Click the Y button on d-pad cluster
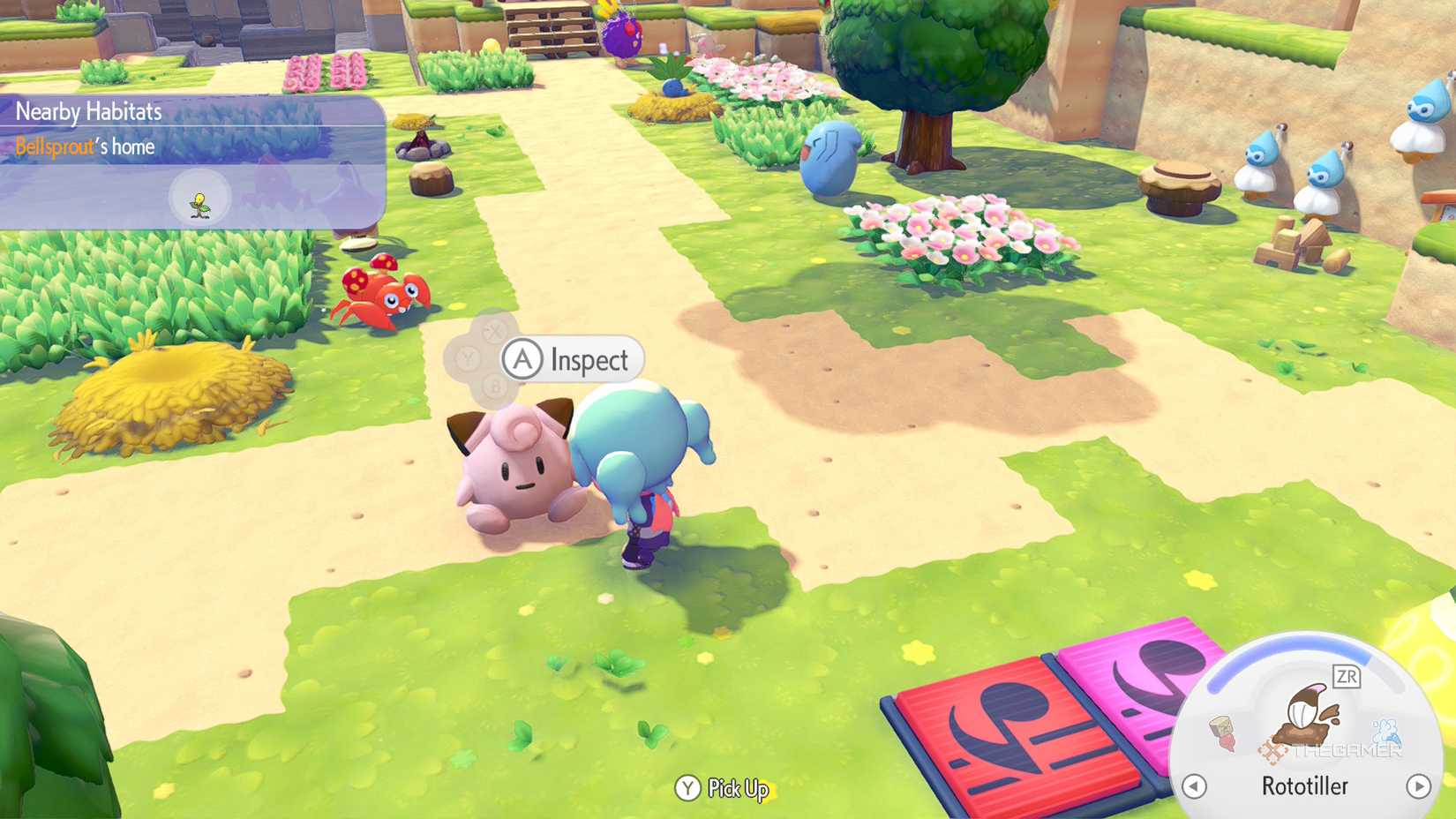The image size is (1456, 819). coord(469,358)
